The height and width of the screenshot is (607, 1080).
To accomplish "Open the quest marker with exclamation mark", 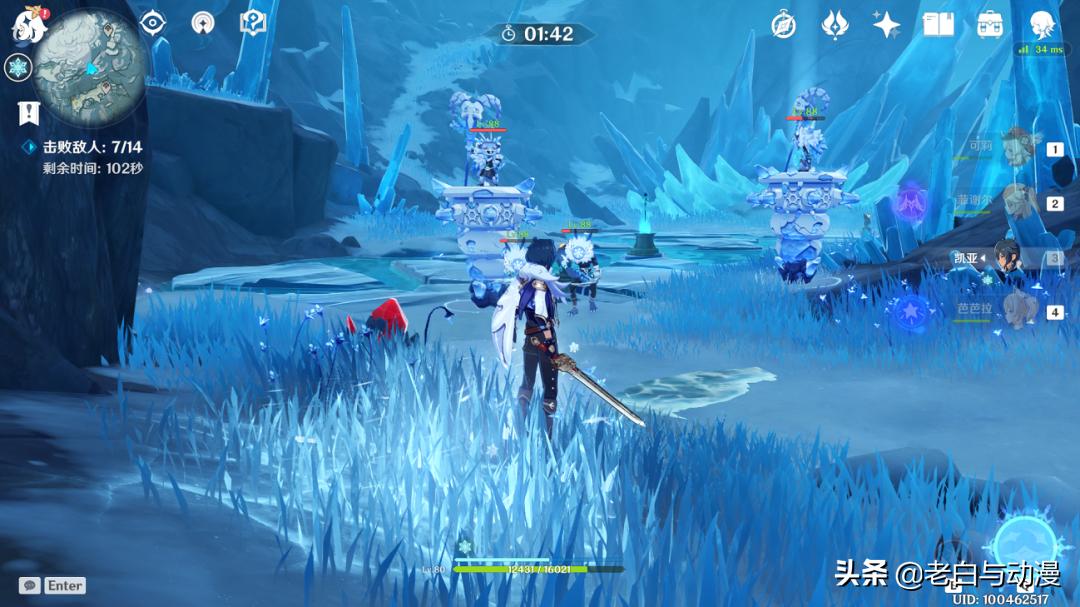I will [28, 114].
